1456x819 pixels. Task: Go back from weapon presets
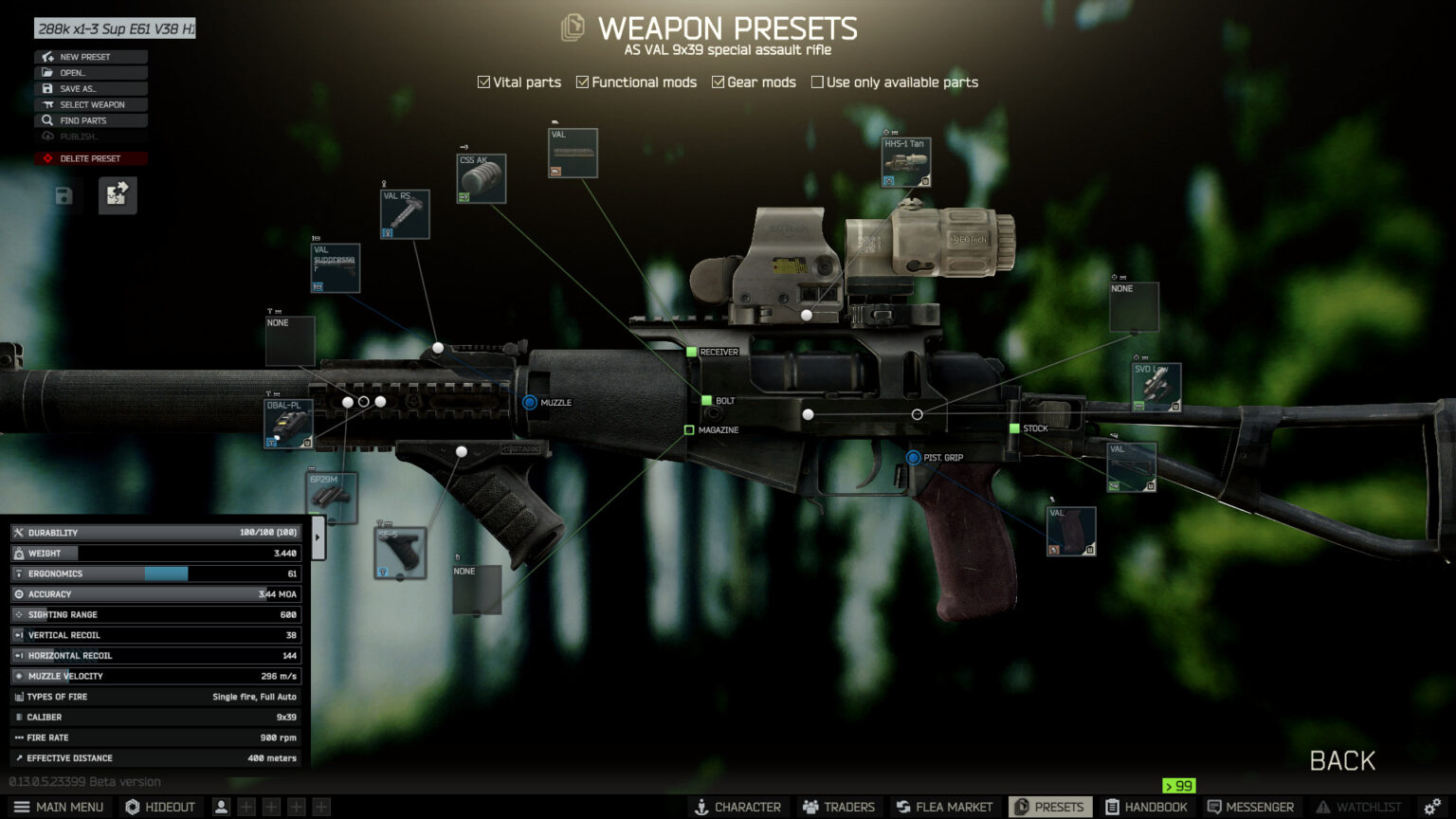tap(1341, 760)
